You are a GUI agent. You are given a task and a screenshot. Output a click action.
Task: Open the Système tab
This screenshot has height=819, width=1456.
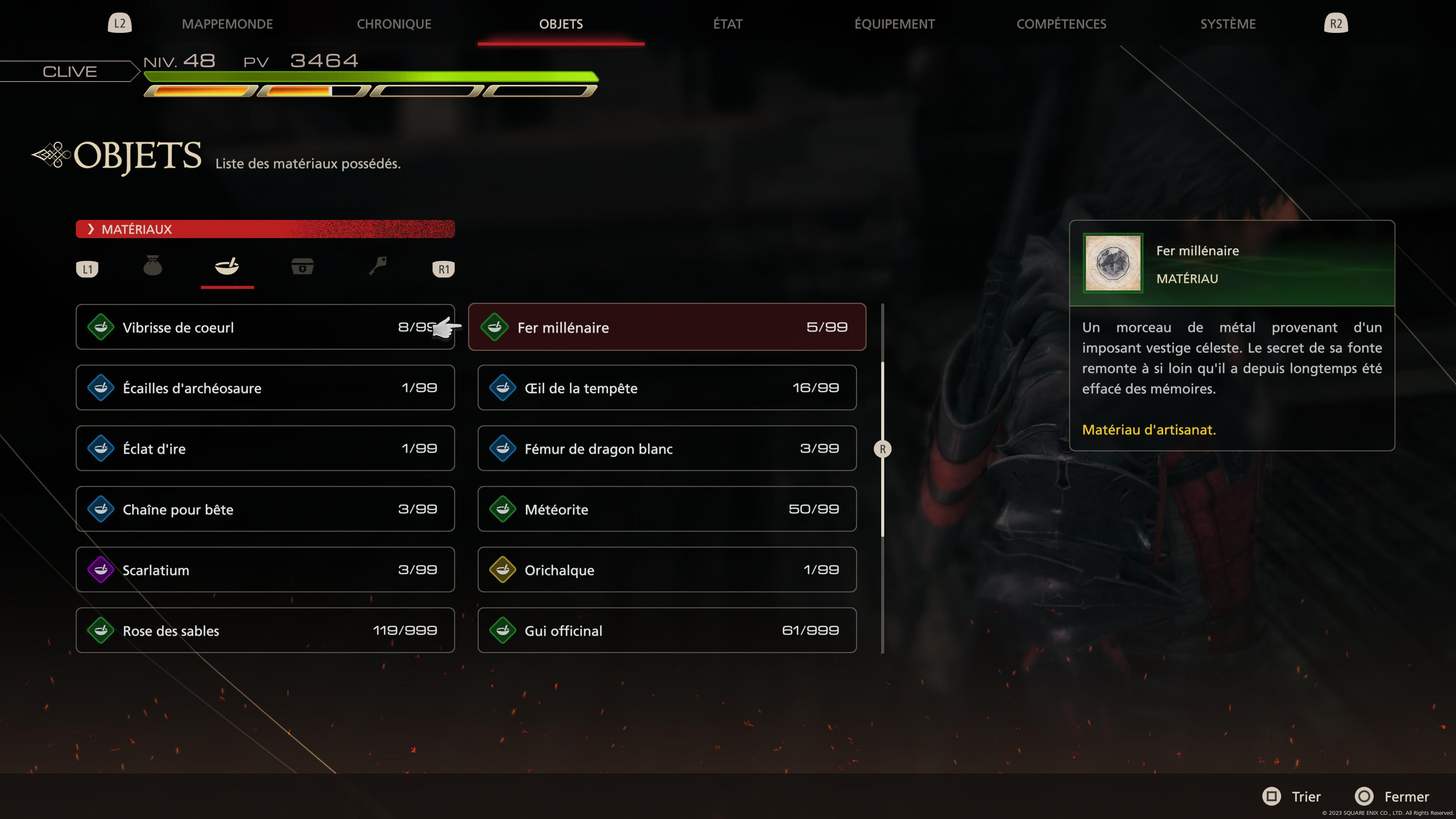click(1228, 24)
